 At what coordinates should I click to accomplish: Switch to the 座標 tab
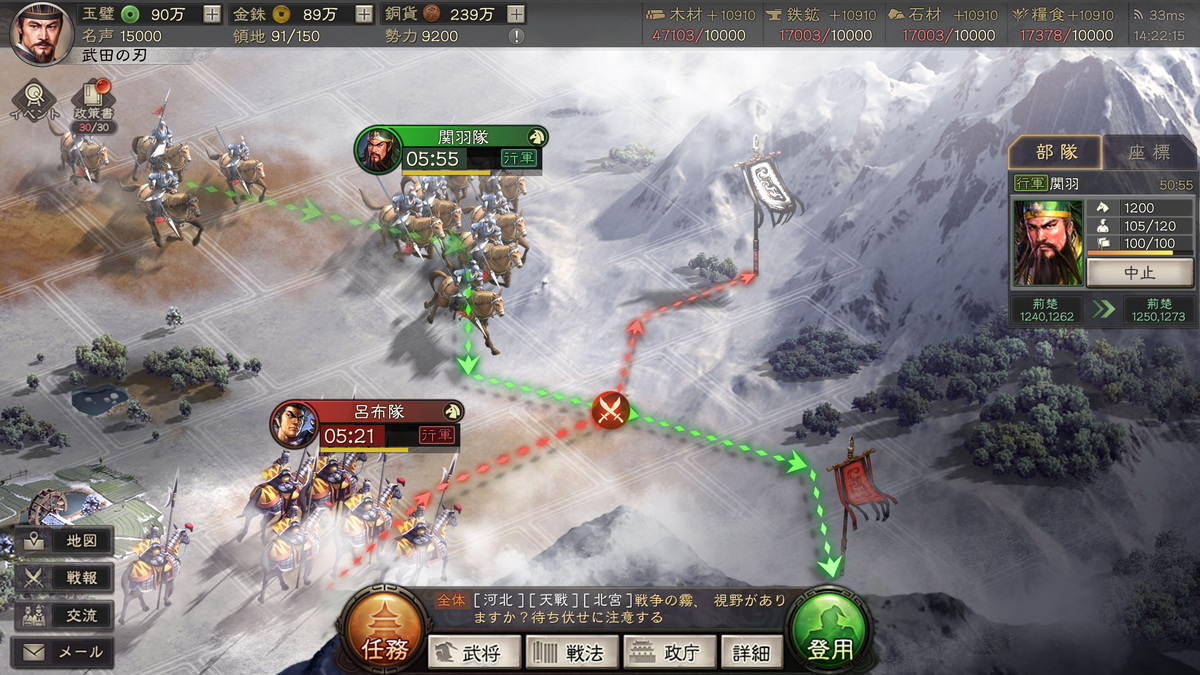click(x=1148, y=153)
